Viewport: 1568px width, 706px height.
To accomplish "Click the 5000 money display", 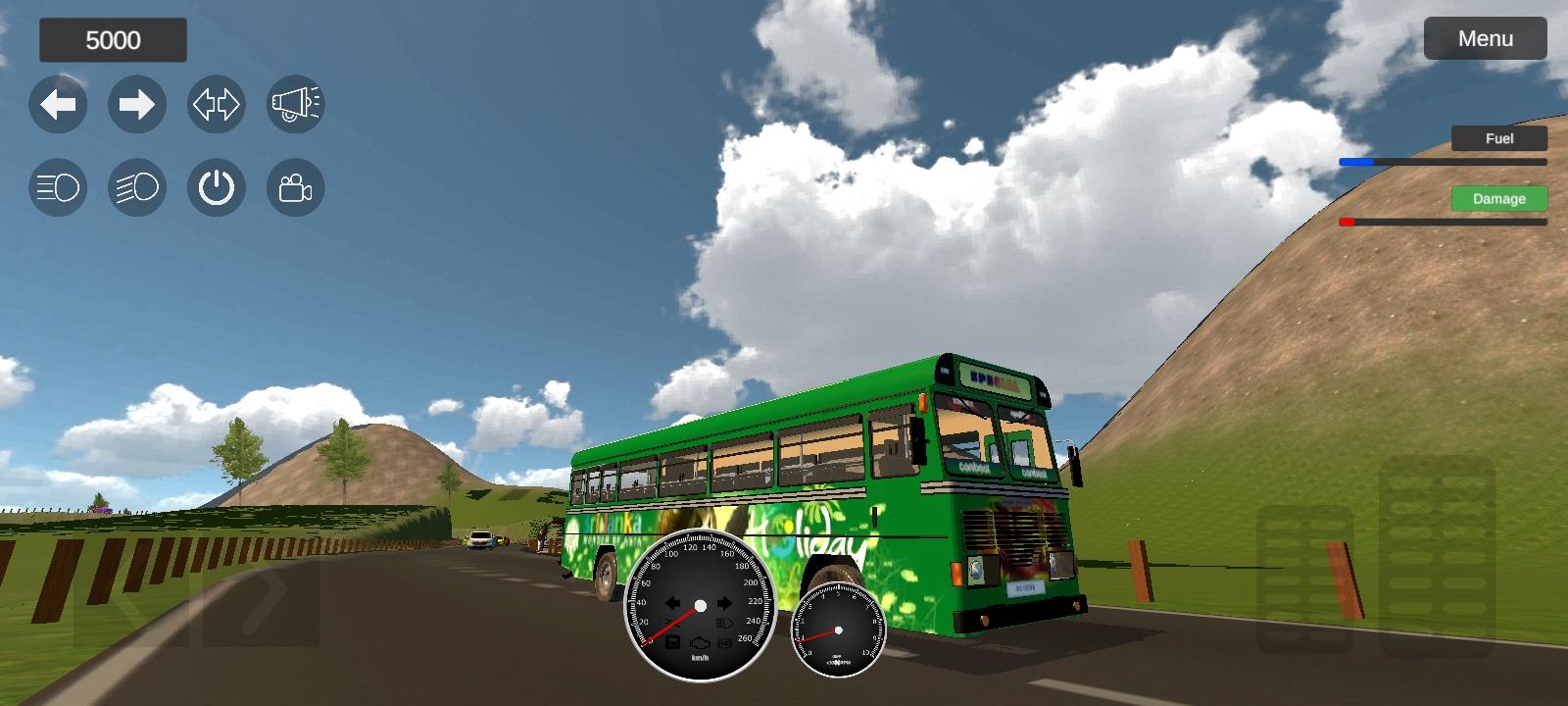I will (113, 40).
